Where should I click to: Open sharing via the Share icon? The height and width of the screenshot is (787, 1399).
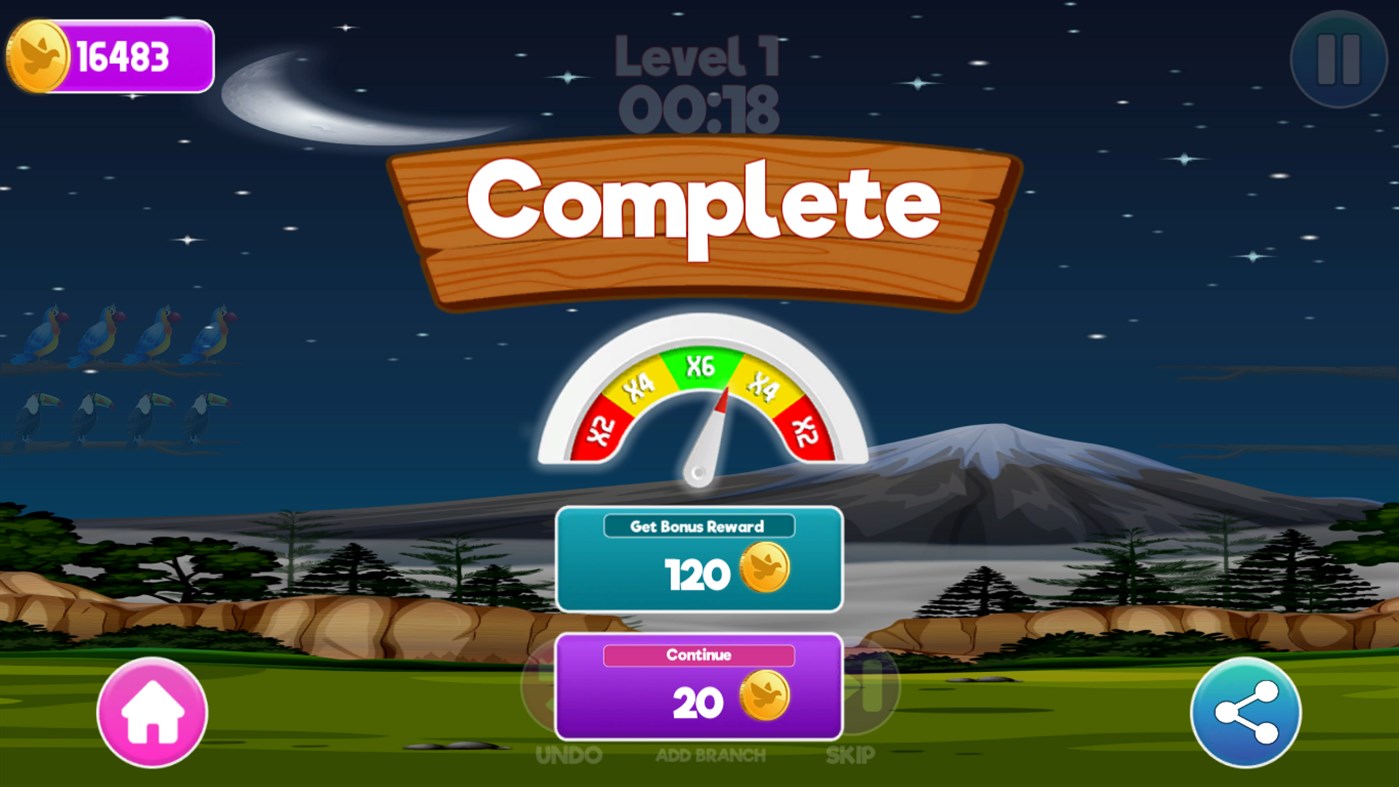(x=1245, y=714)
